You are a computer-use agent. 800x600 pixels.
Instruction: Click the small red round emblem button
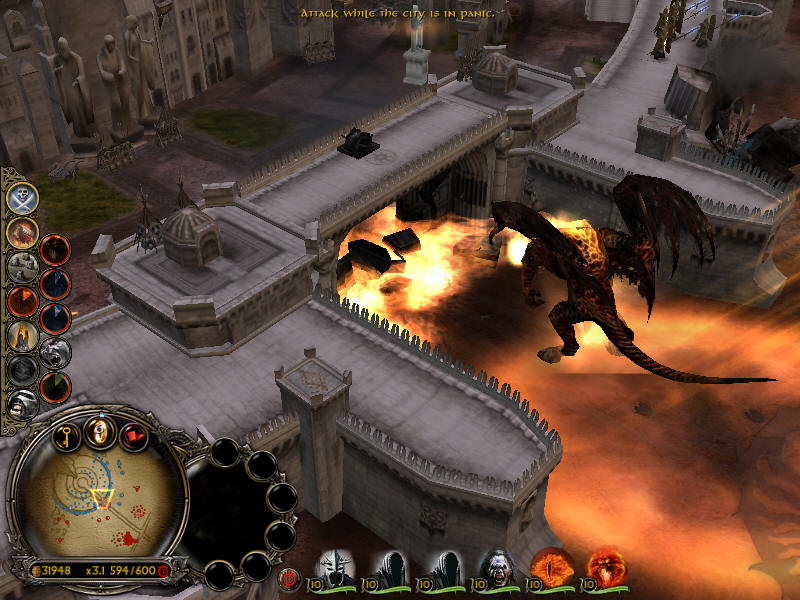click(x=291, y=577)
